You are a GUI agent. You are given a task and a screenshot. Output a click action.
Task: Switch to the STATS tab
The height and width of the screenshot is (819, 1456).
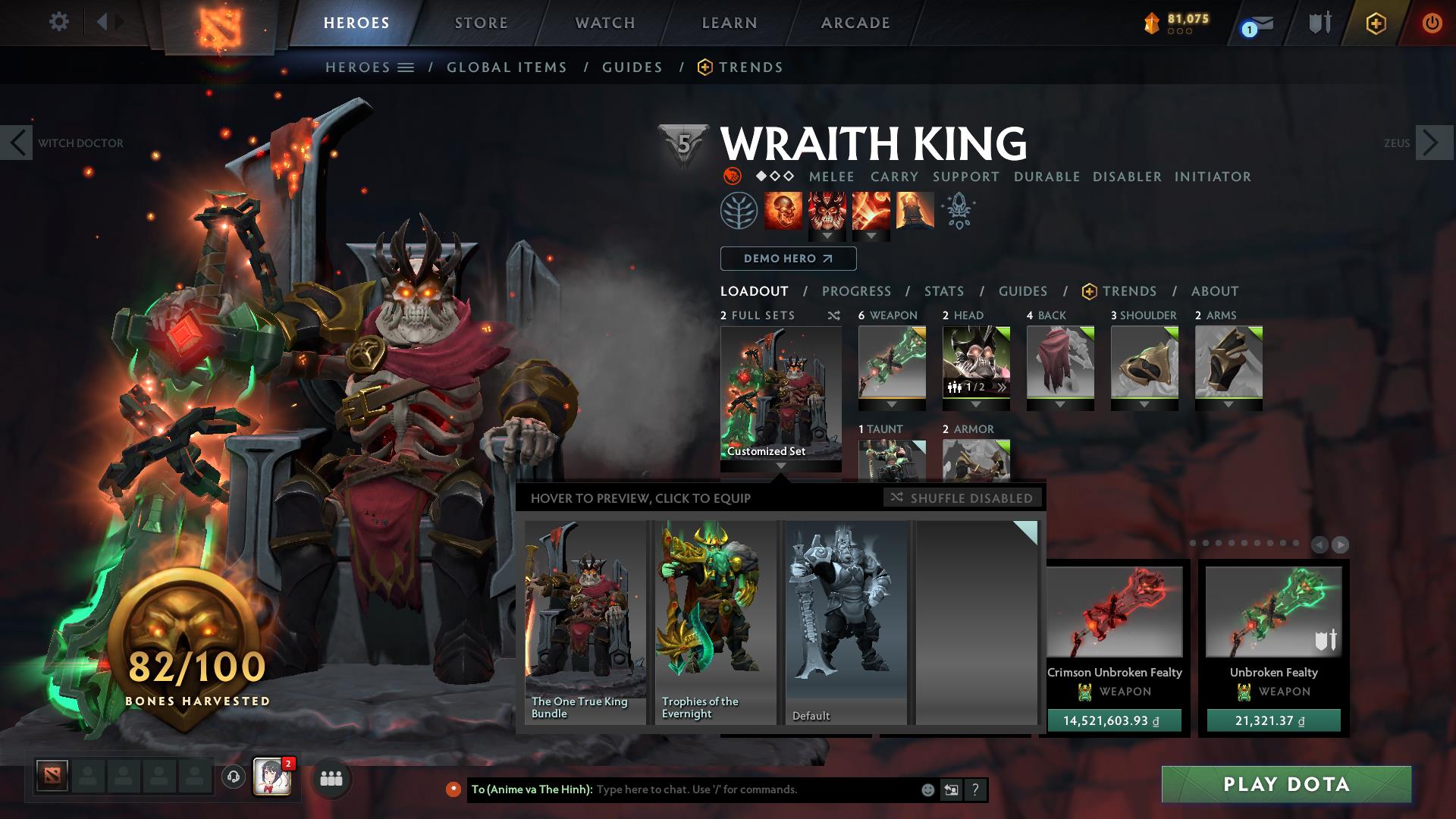point(943,290)
